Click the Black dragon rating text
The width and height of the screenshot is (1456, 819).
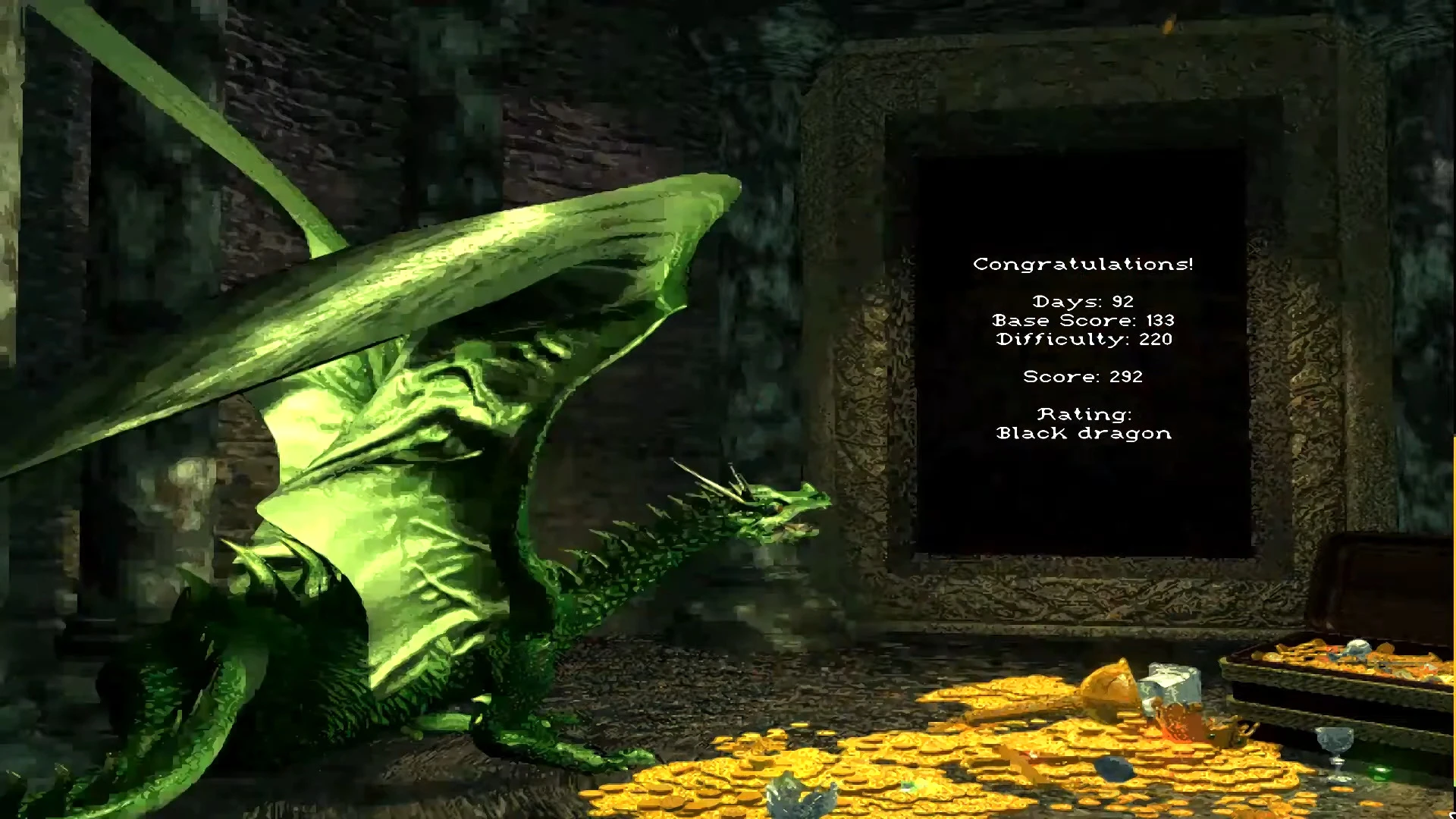(x=1083, y=433)
